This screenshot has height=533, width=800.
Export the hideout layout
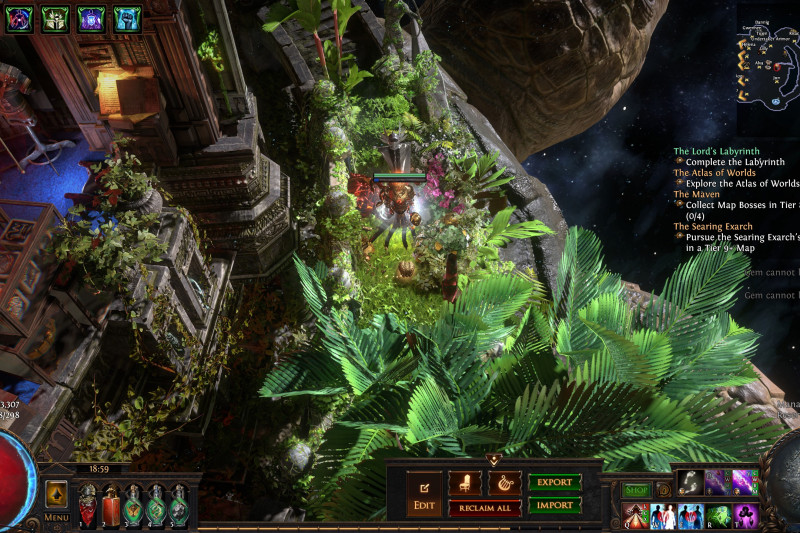554,482
